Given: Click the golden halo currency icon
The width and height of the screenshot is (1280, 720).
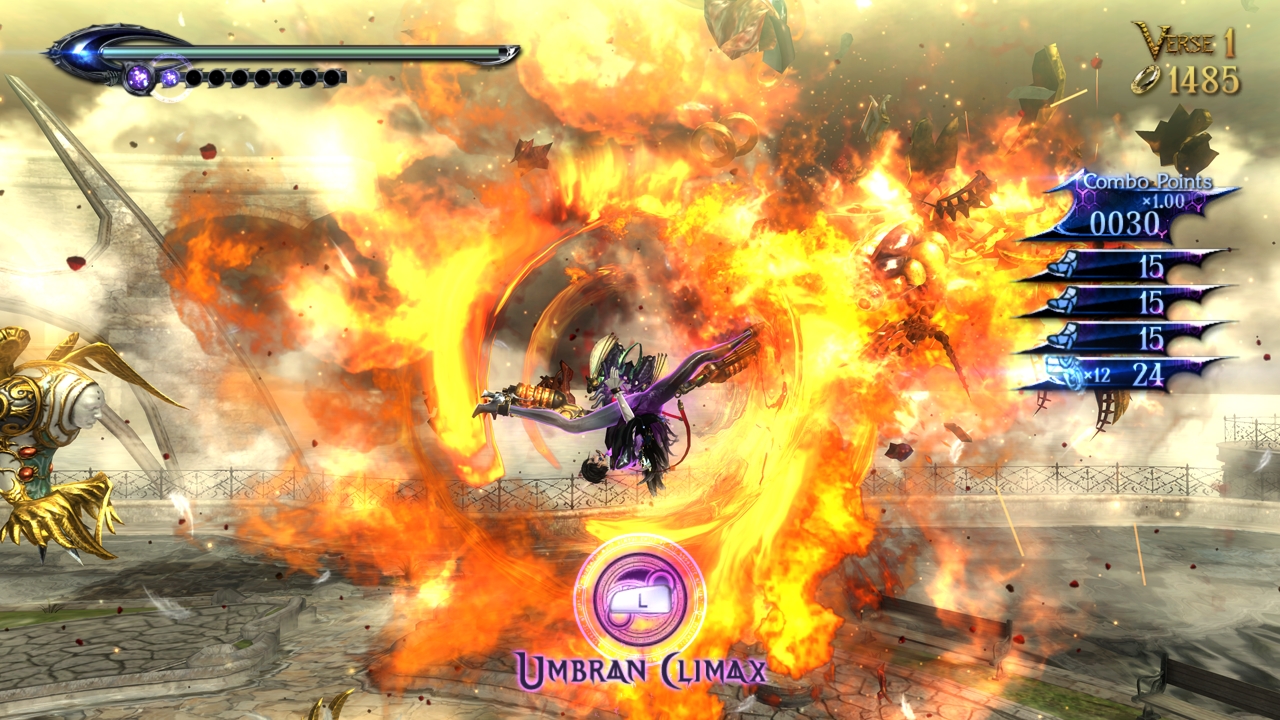Looking at the screenshot, I should [x=1146, y=82].
